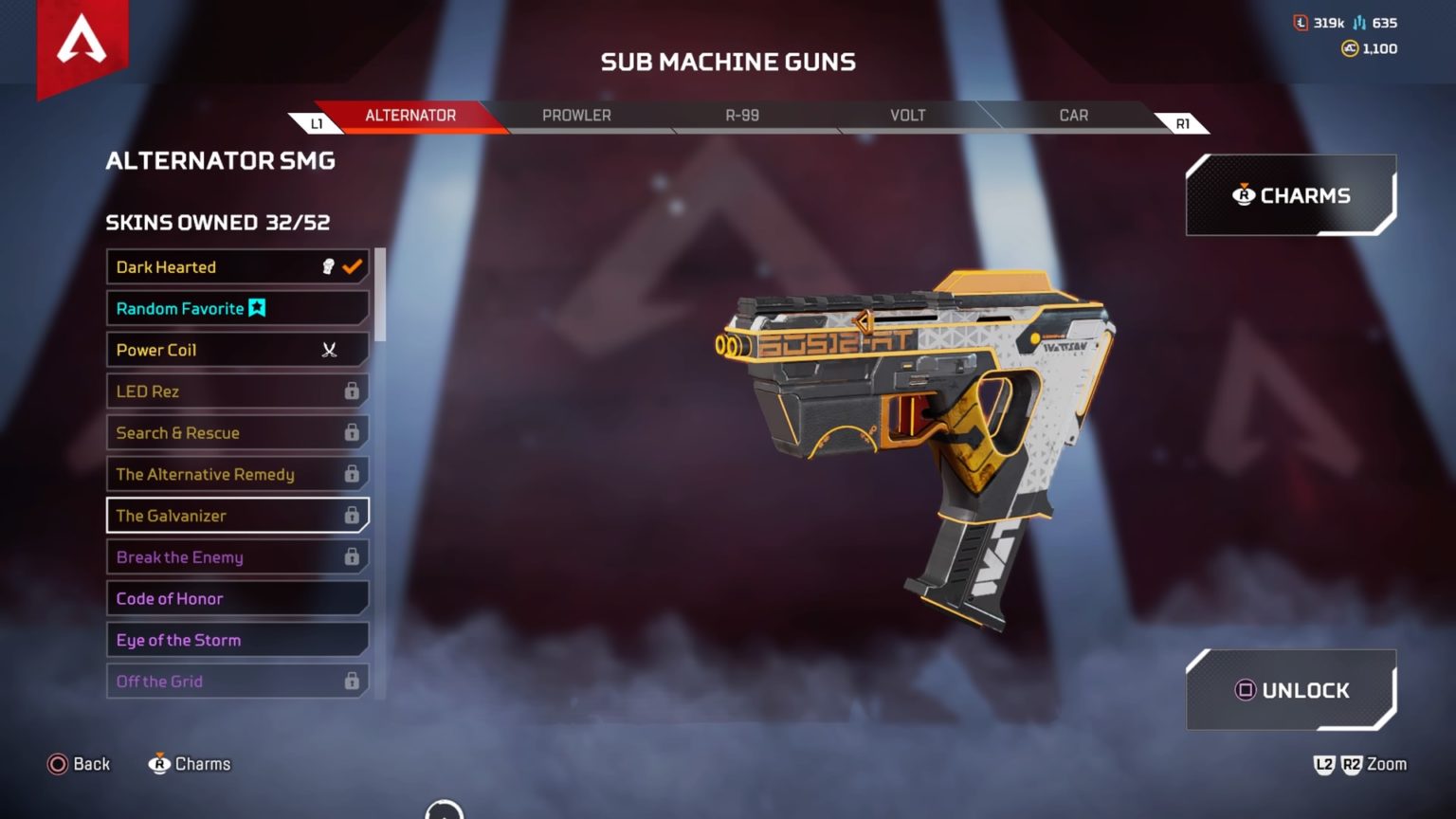The width and height of the screenshot is (1456, 819).
Task: Click the orange checkmark on Dark Hearted
Action: pyautogui.click(x=350, y=266)
